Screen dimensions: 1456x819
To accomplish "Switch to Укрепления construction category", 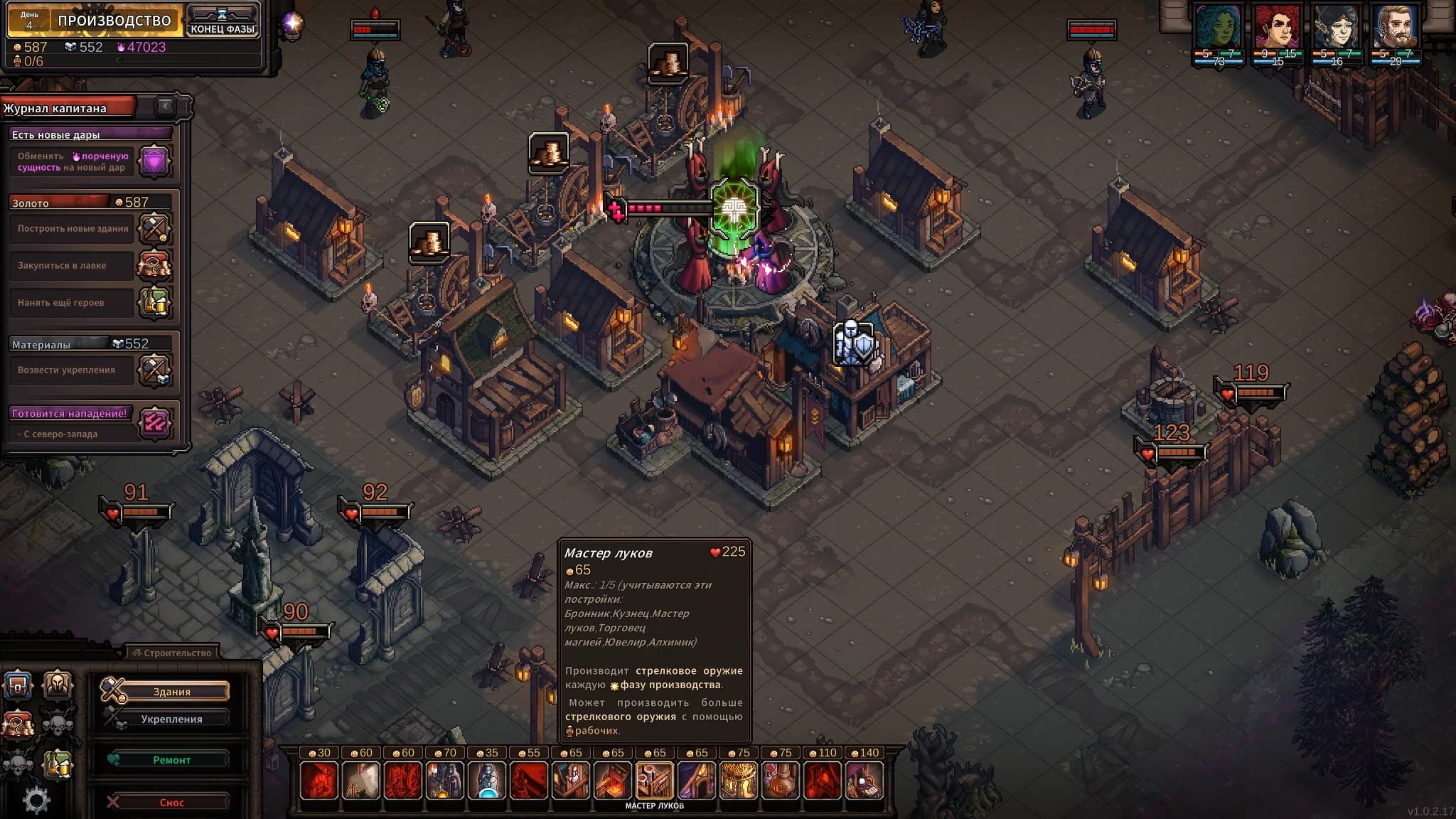I will (171, 719).
